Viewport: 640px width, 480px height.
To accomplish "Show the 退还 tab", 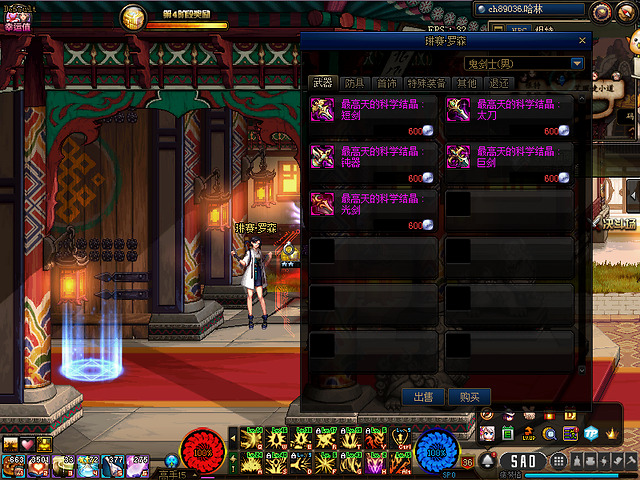I will (x=499, y=83).
